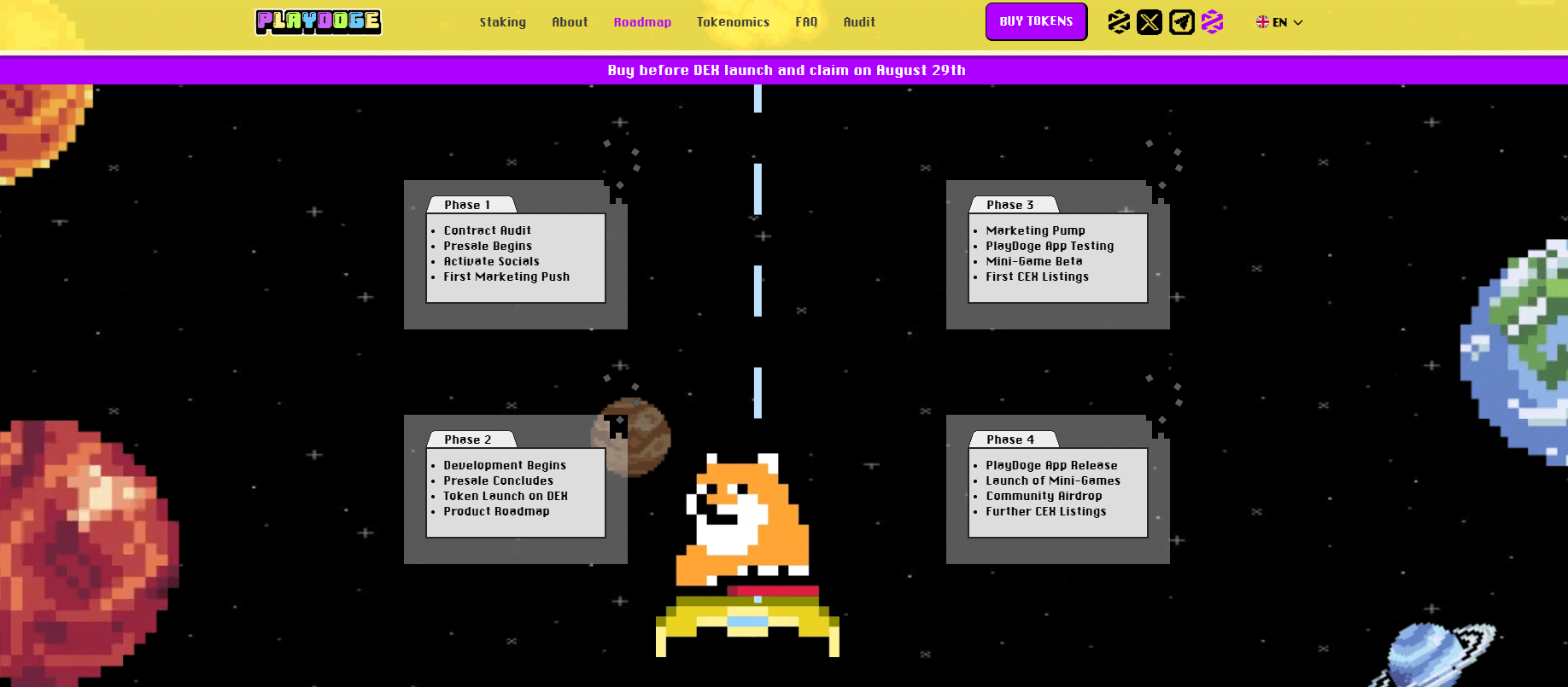Open the FAQ section
The width and height of the screenshot is (1568, 687).
pyautogui.click(x=805, y=22)
